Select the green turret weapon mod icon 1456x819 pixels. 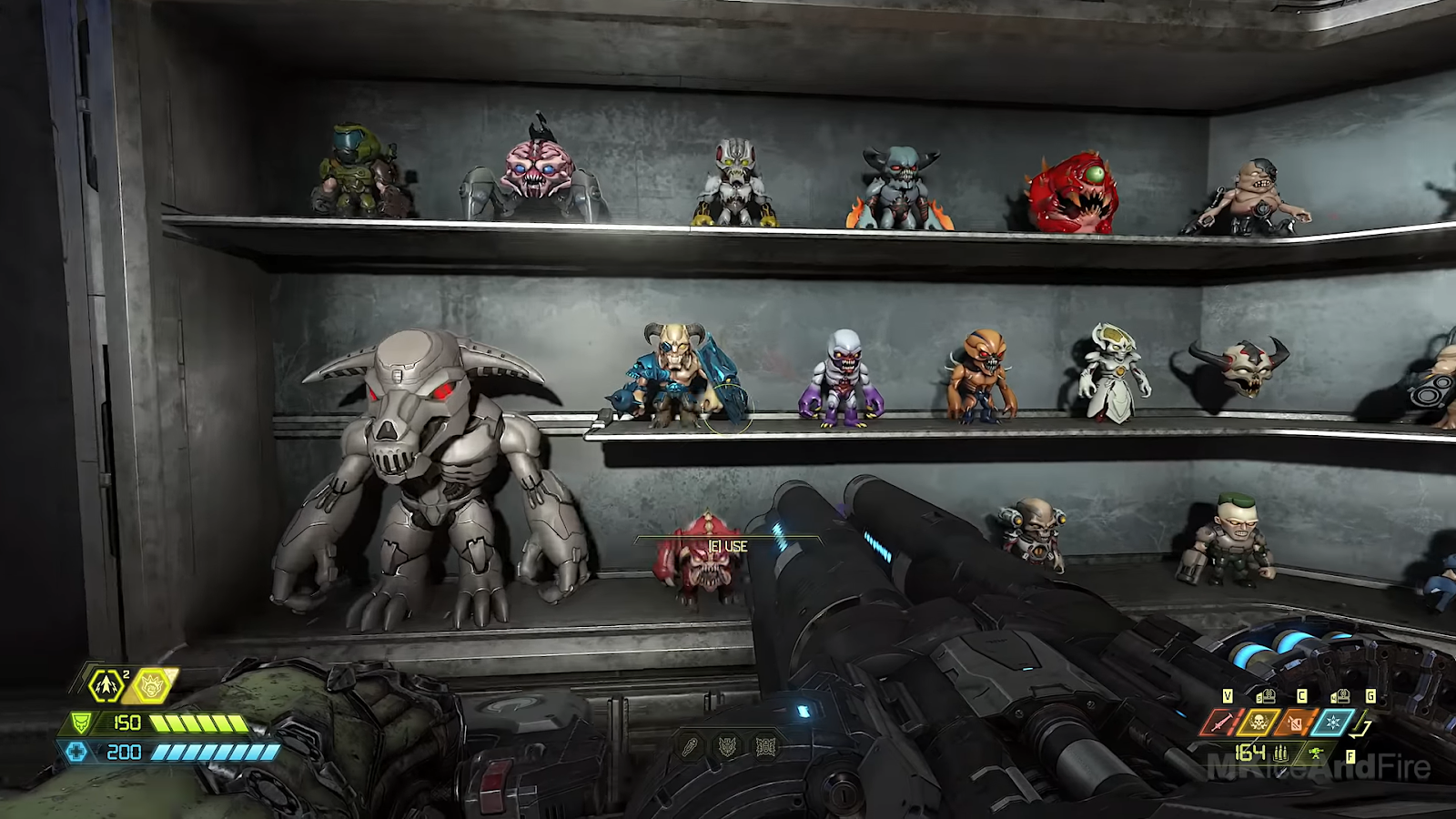[1315, 753]
